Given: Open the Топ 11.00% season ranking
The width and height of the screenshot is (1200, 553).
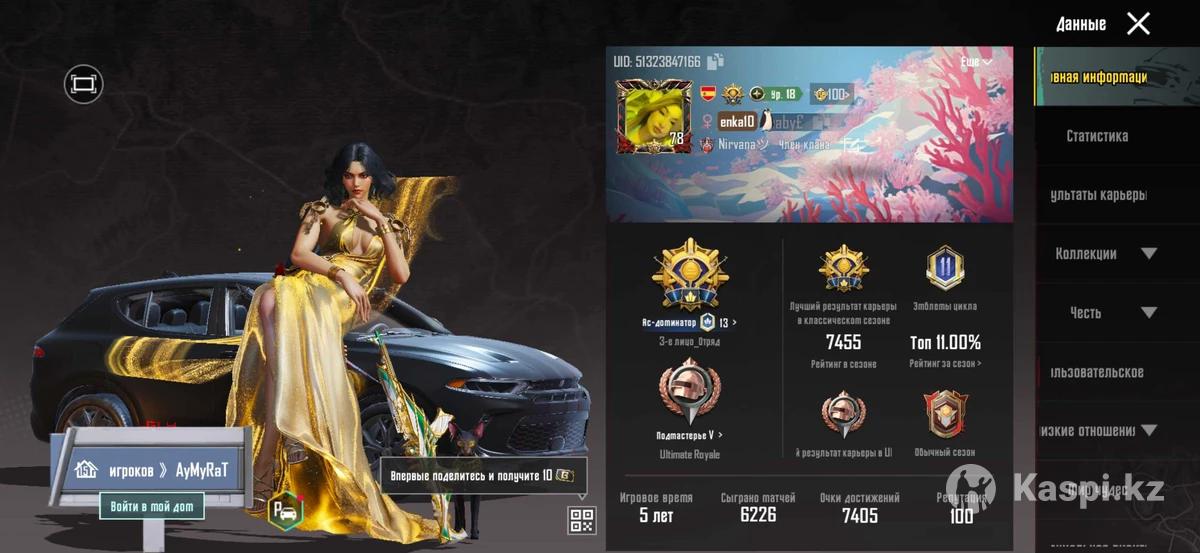Looking at the screenshot, I should (945, 342).
